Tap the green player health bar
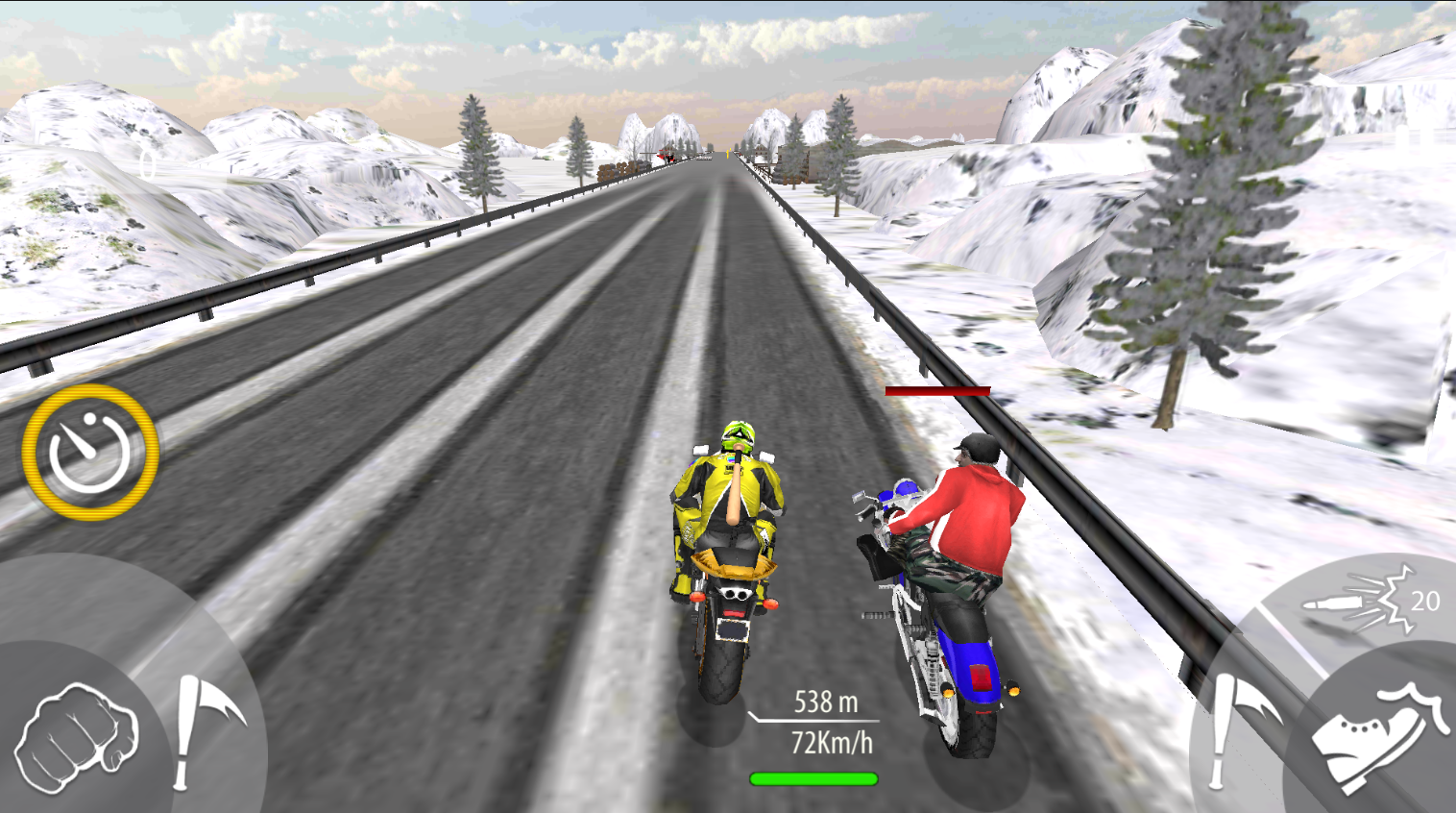Viewport: 1456px width, 813px height. [x=814, y=776]
